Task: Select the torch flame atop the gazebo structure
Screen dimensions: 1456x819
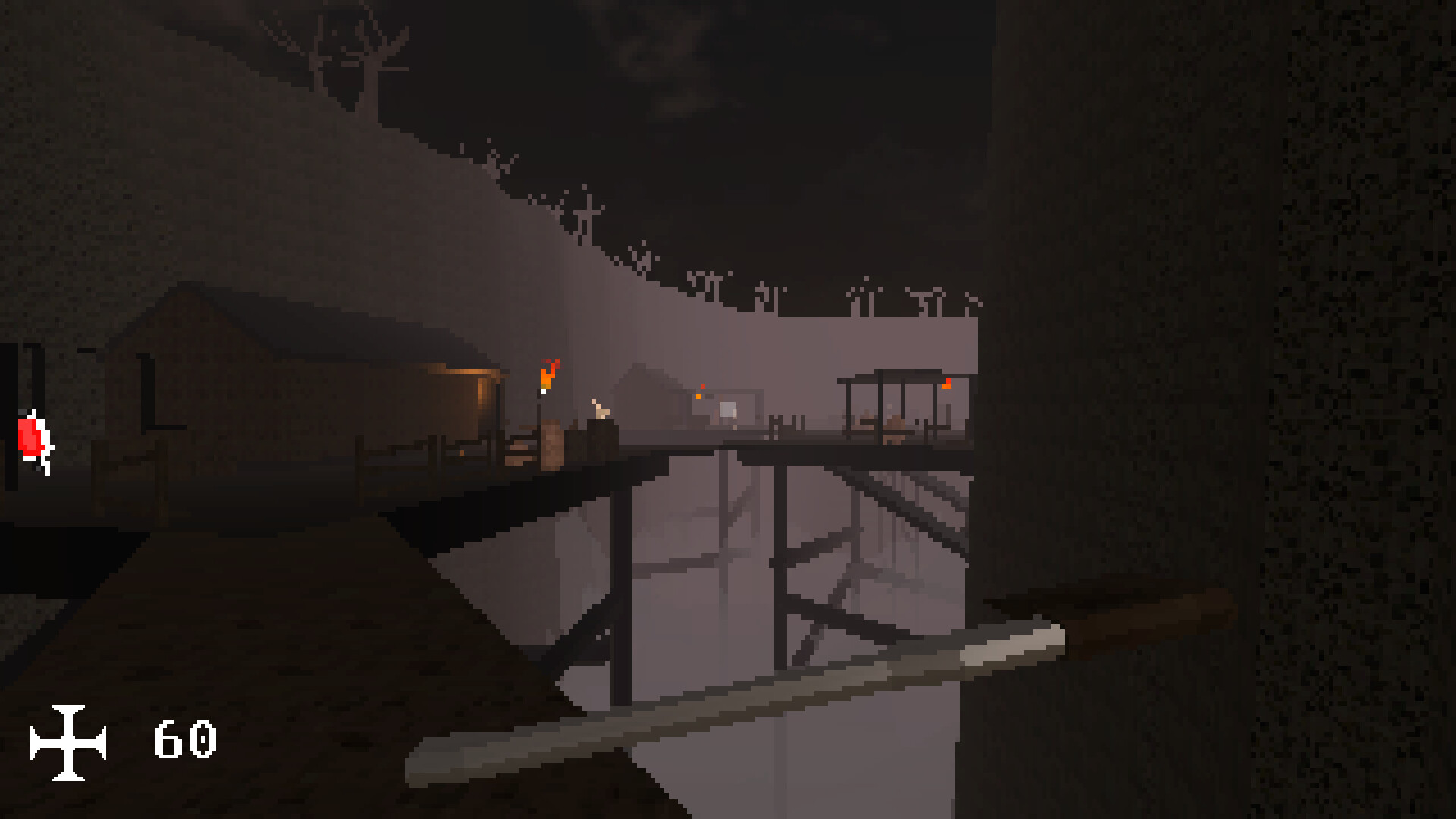Action: pos(946,384)
